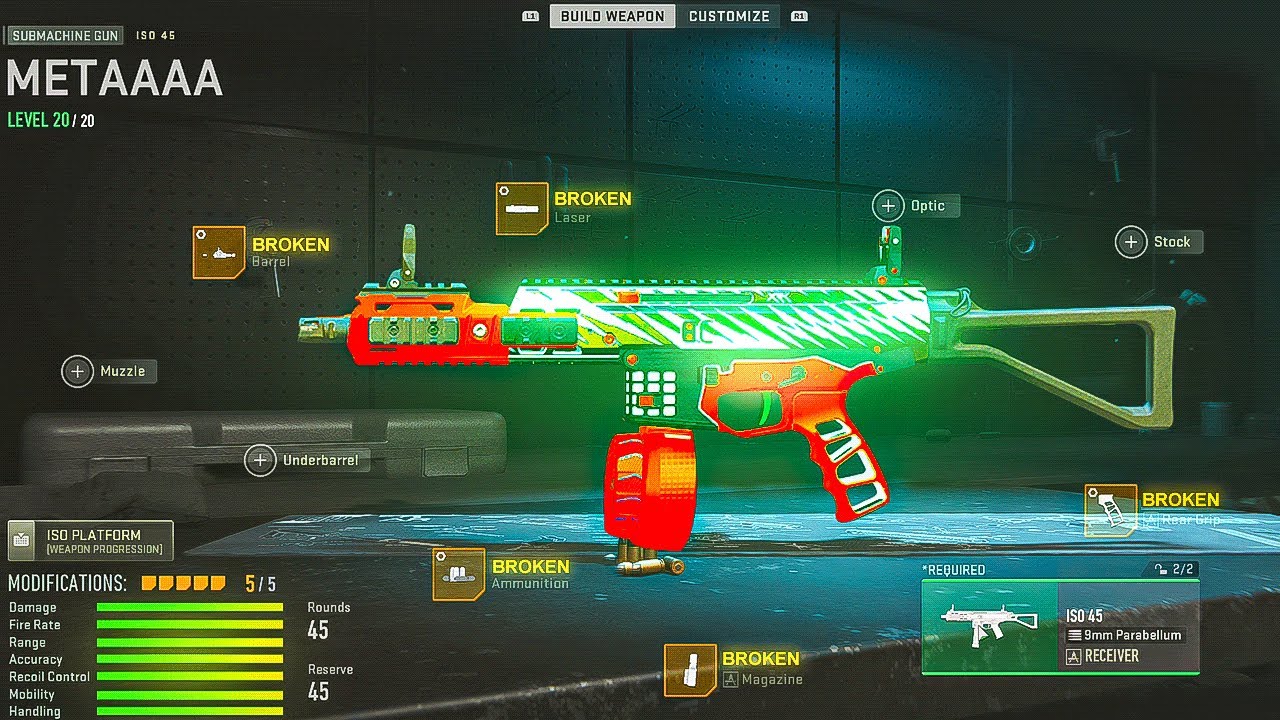Add an Underbarrel attachment
Screen dimensions: 1280x720
[x=260, y=461]
